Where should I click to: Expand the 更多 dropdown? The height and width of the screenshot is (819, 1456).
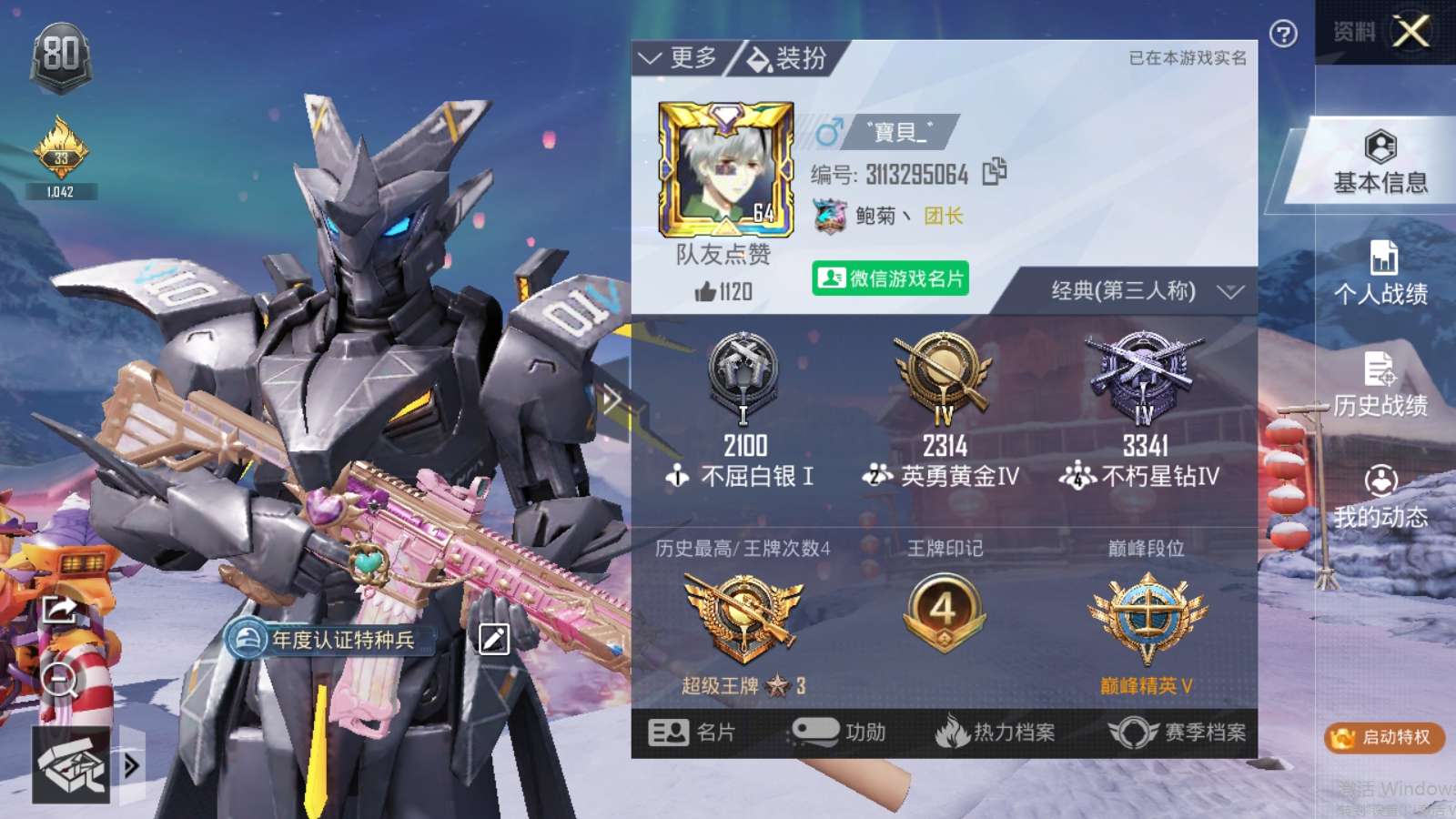point(679,59)
